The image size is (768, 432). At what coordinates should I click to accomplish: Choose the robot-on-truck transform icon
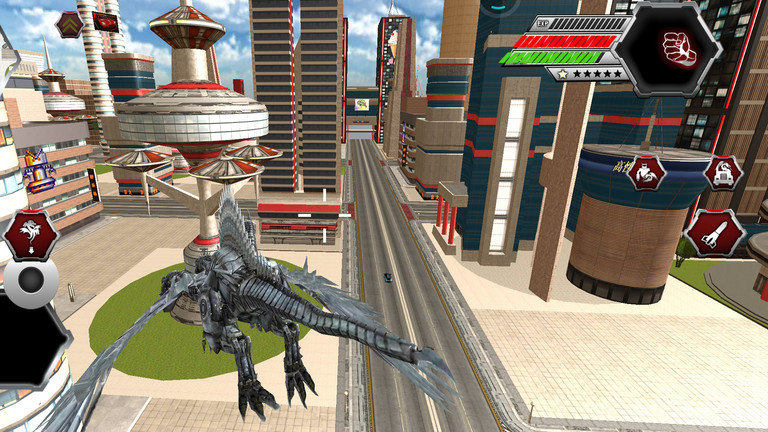click(722, 172)
